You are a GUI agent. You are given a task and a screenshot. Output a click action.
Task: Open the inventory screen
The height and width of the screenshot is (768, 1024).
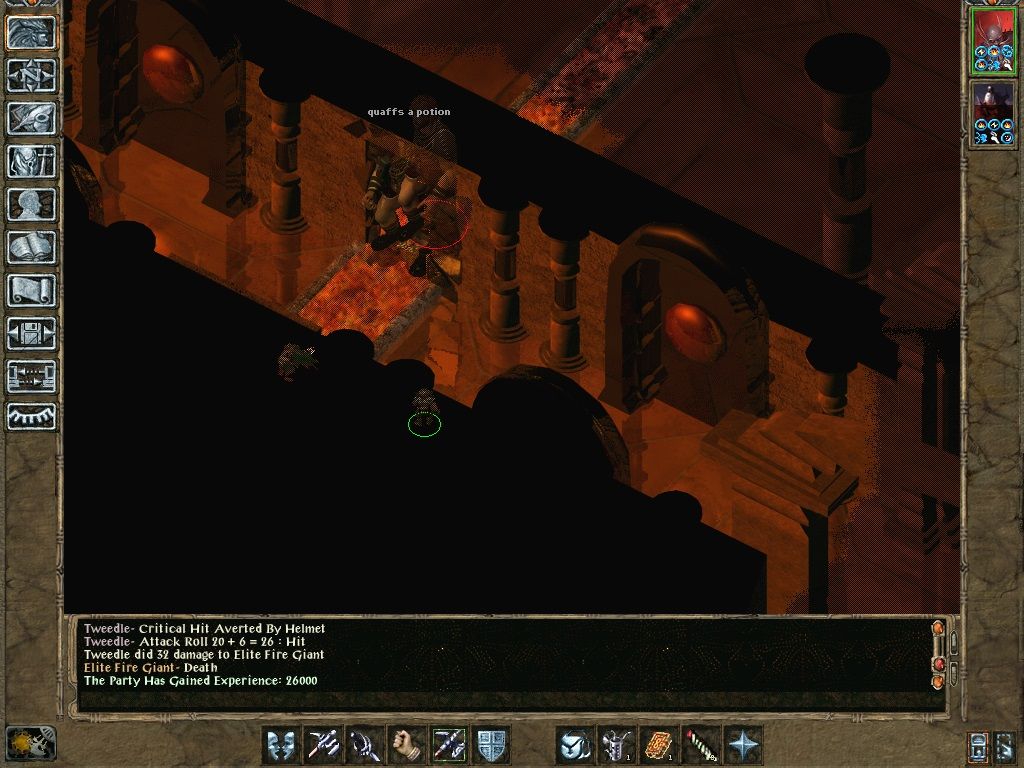tap(31, 161)
